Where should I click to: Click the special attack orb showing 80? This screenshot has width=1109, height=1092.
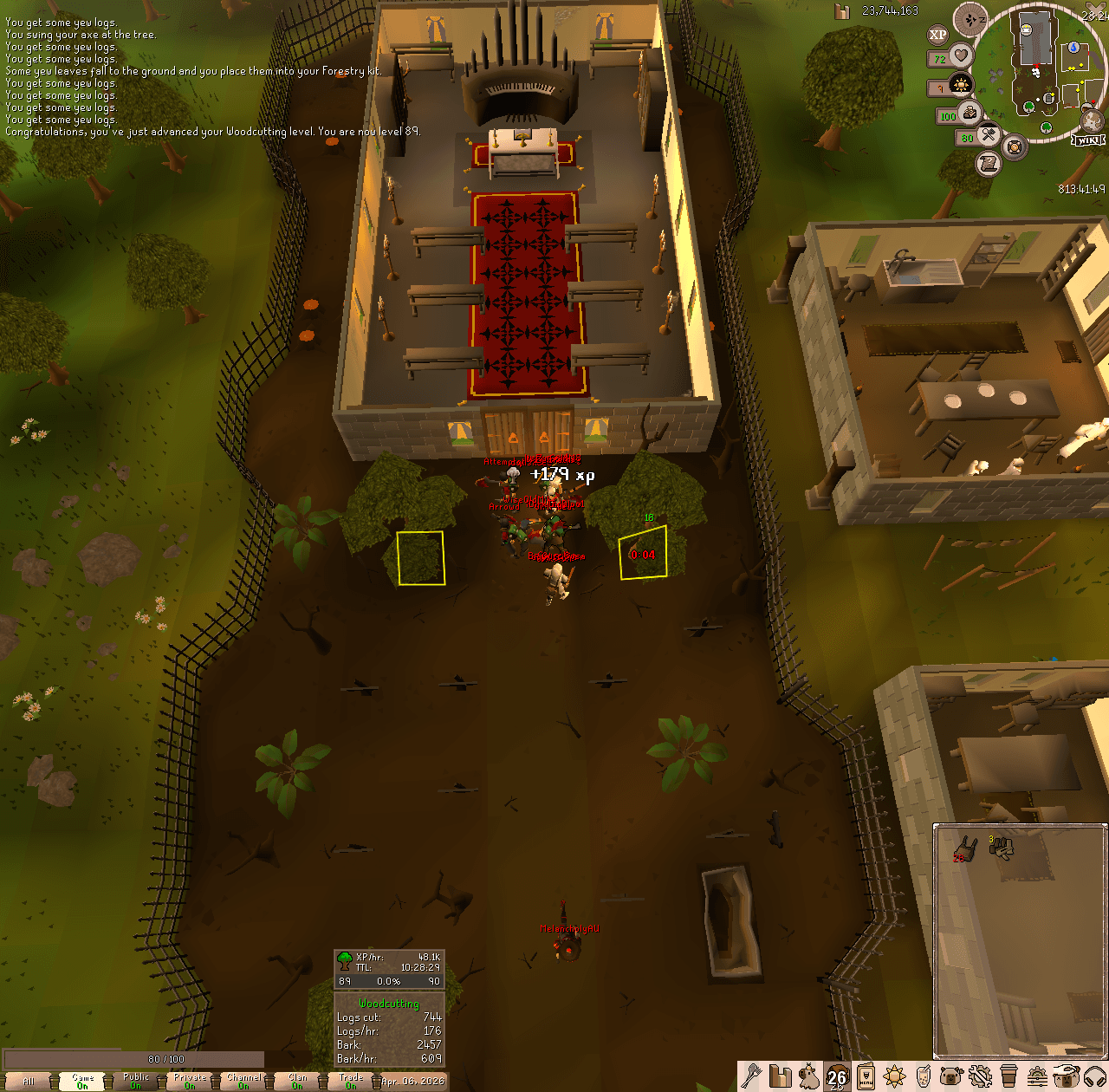[x=989, y=137]
